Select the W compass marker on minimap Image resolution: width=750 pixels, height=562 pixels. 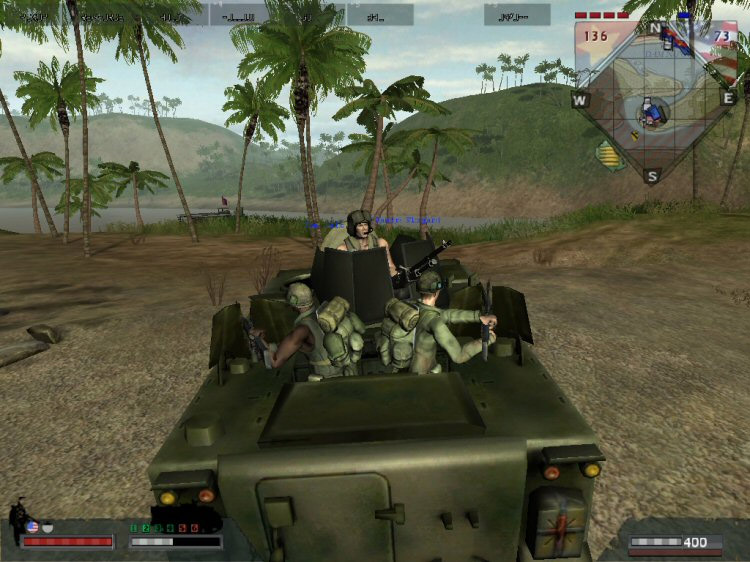coord(579,100)
